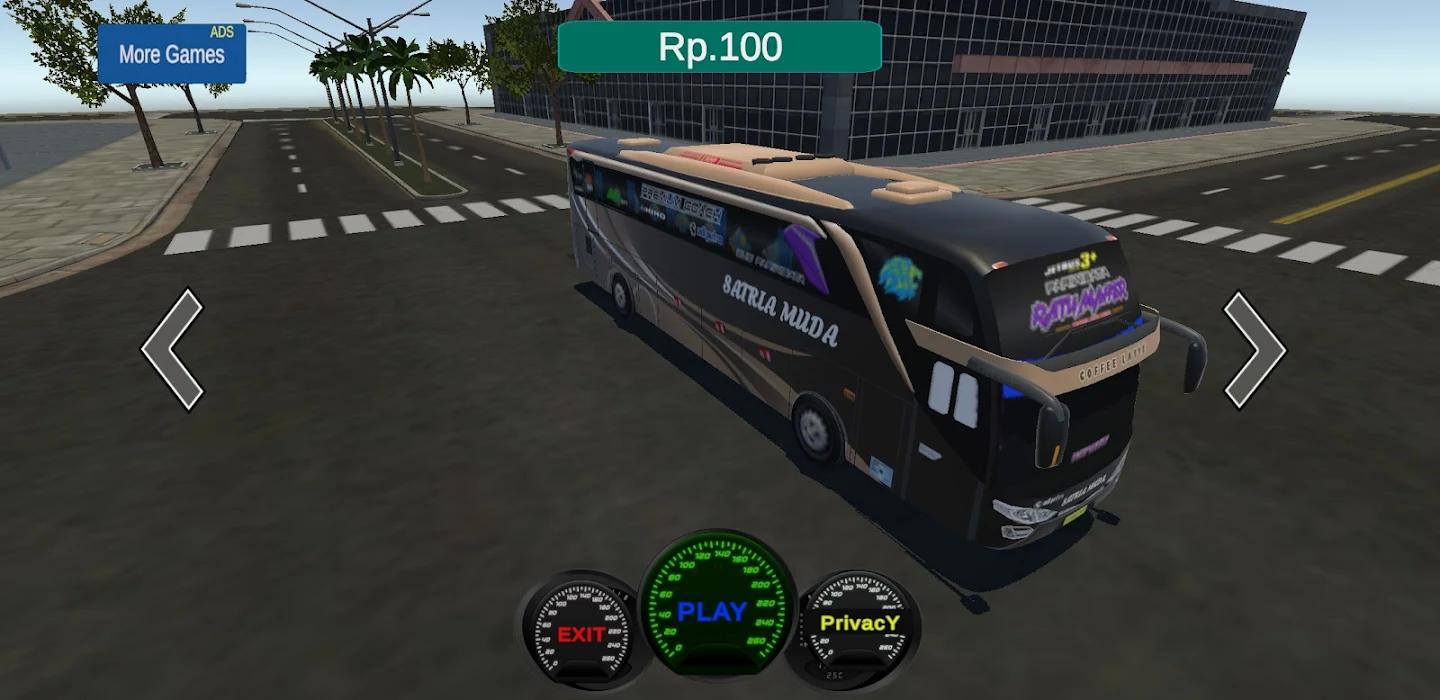Quit using the red EXIT gauge
The image size is (1440, 700).
coord(581,631)
